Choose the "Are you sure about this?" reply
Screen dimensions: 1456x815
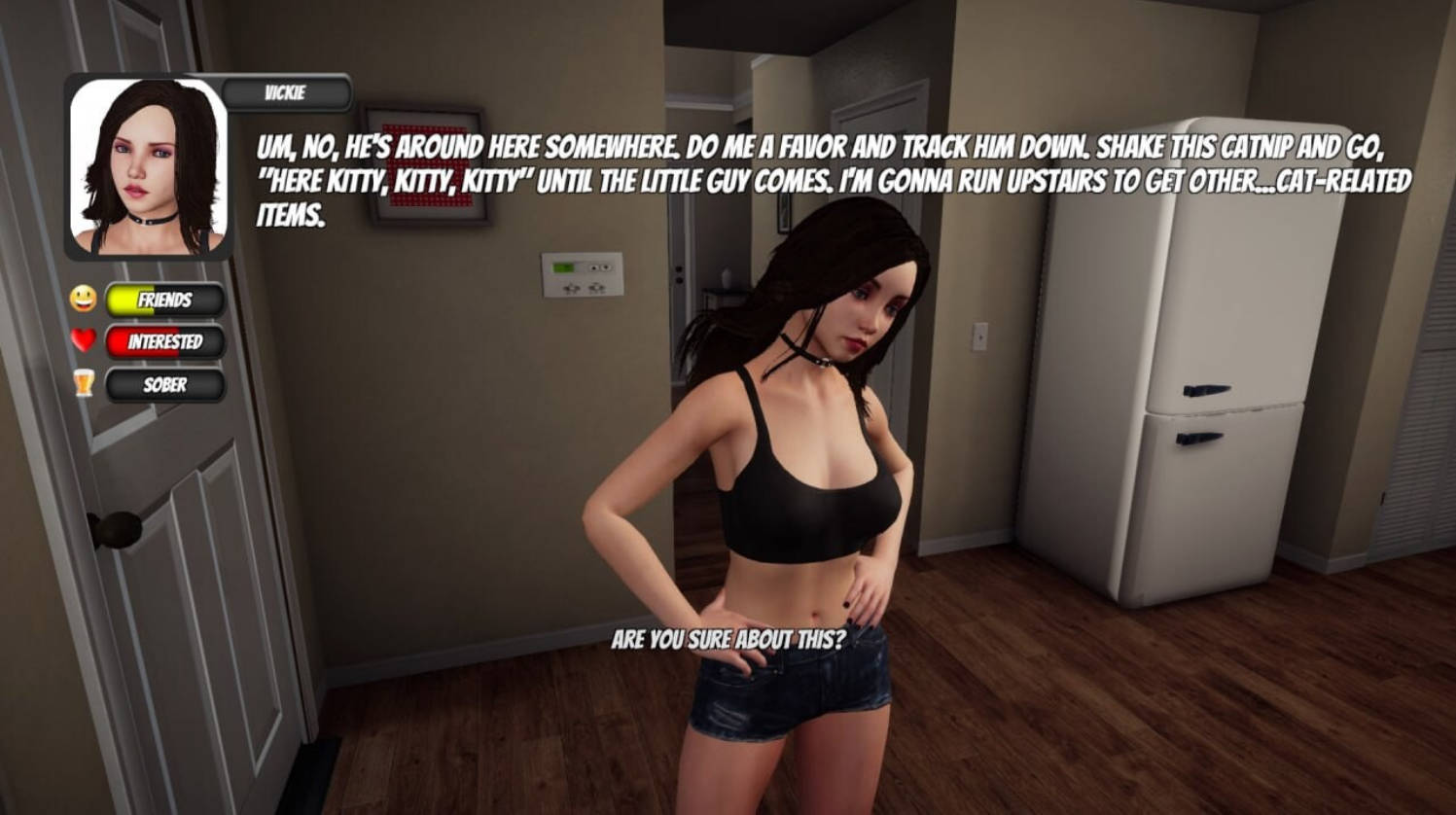[x=728, y=640]
